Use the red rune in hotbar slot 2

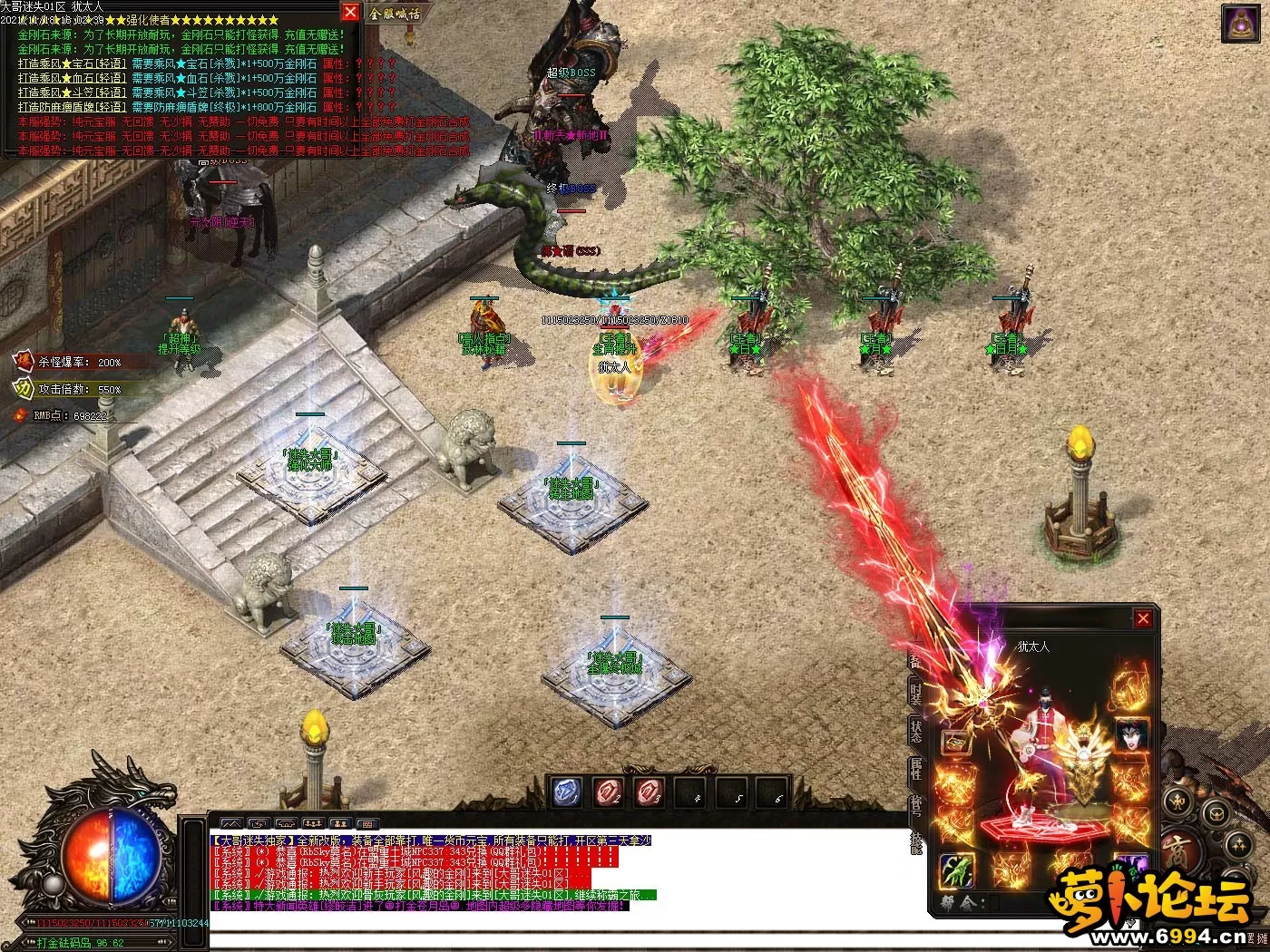[x=609, y=793]
